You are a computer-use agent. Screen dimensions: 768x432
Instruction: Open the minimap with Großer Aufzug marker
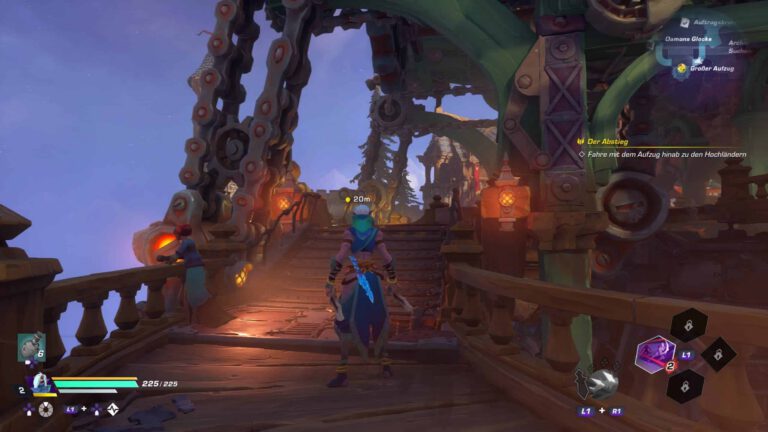coord(700,50)
